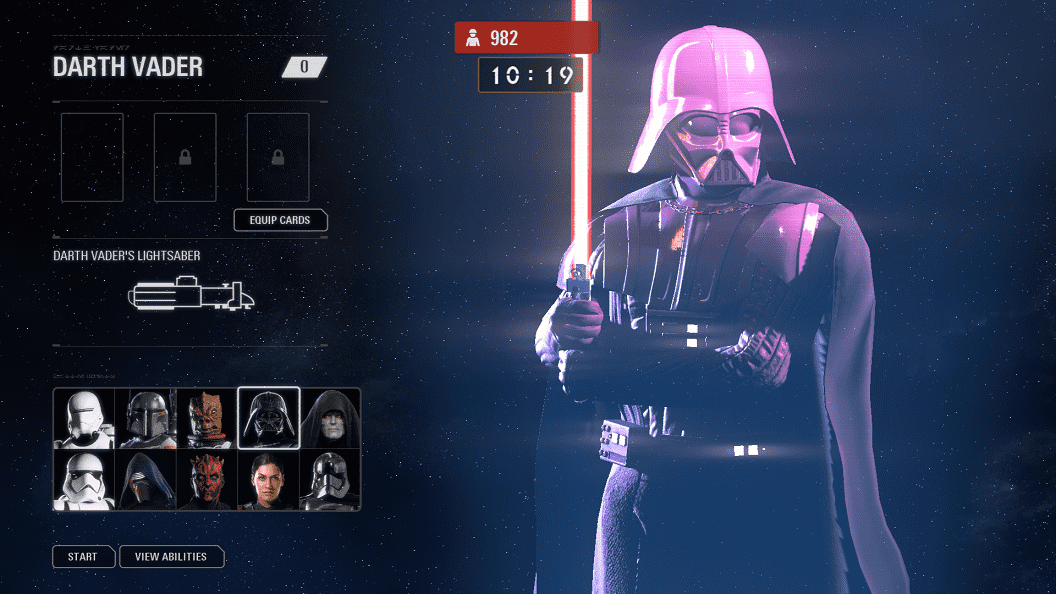
Task: Choose the Iden Versio portrait
Action: [268, 480]
